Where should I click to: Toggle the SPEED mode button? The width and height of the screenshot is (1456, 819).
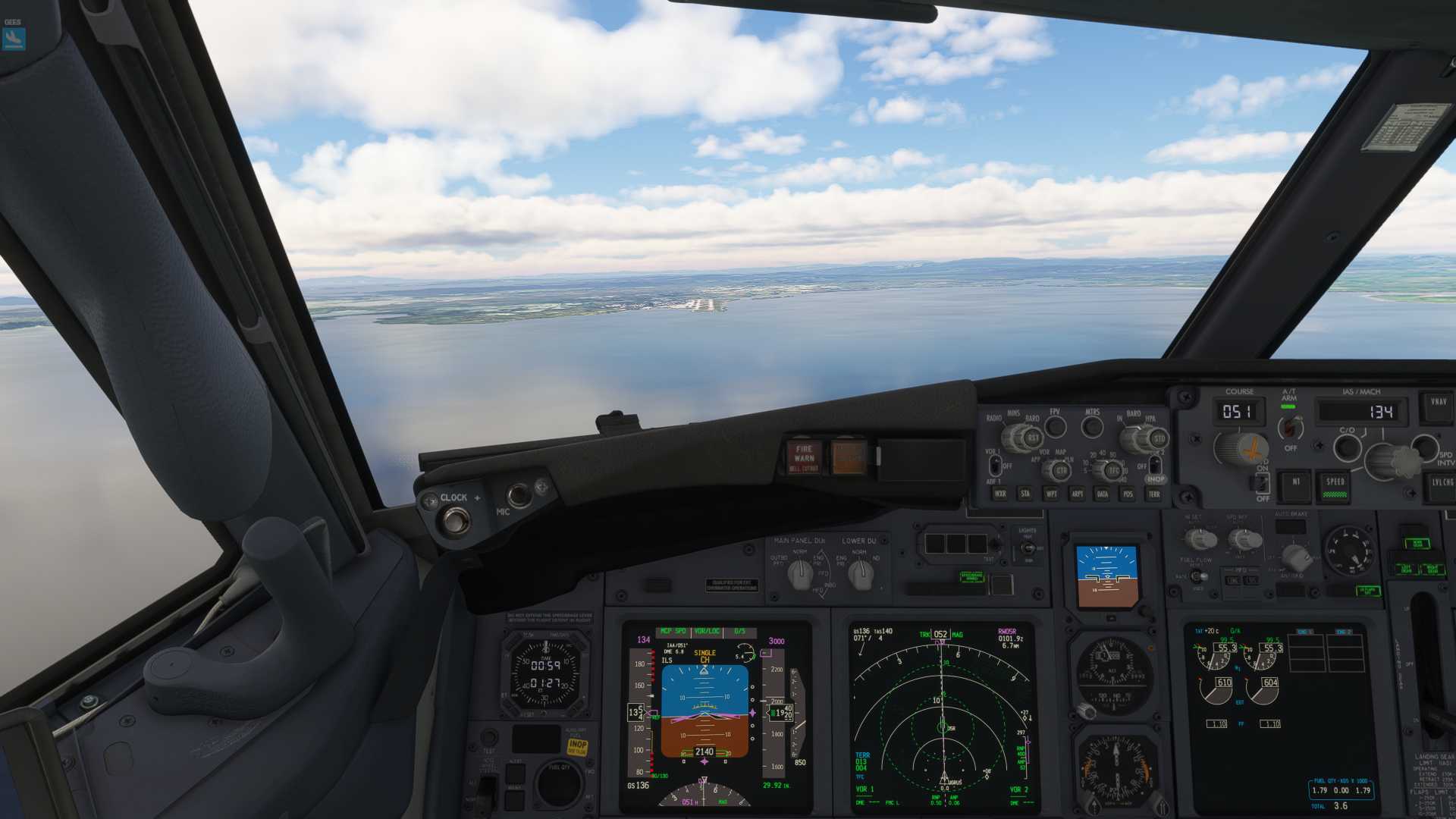1335,485
